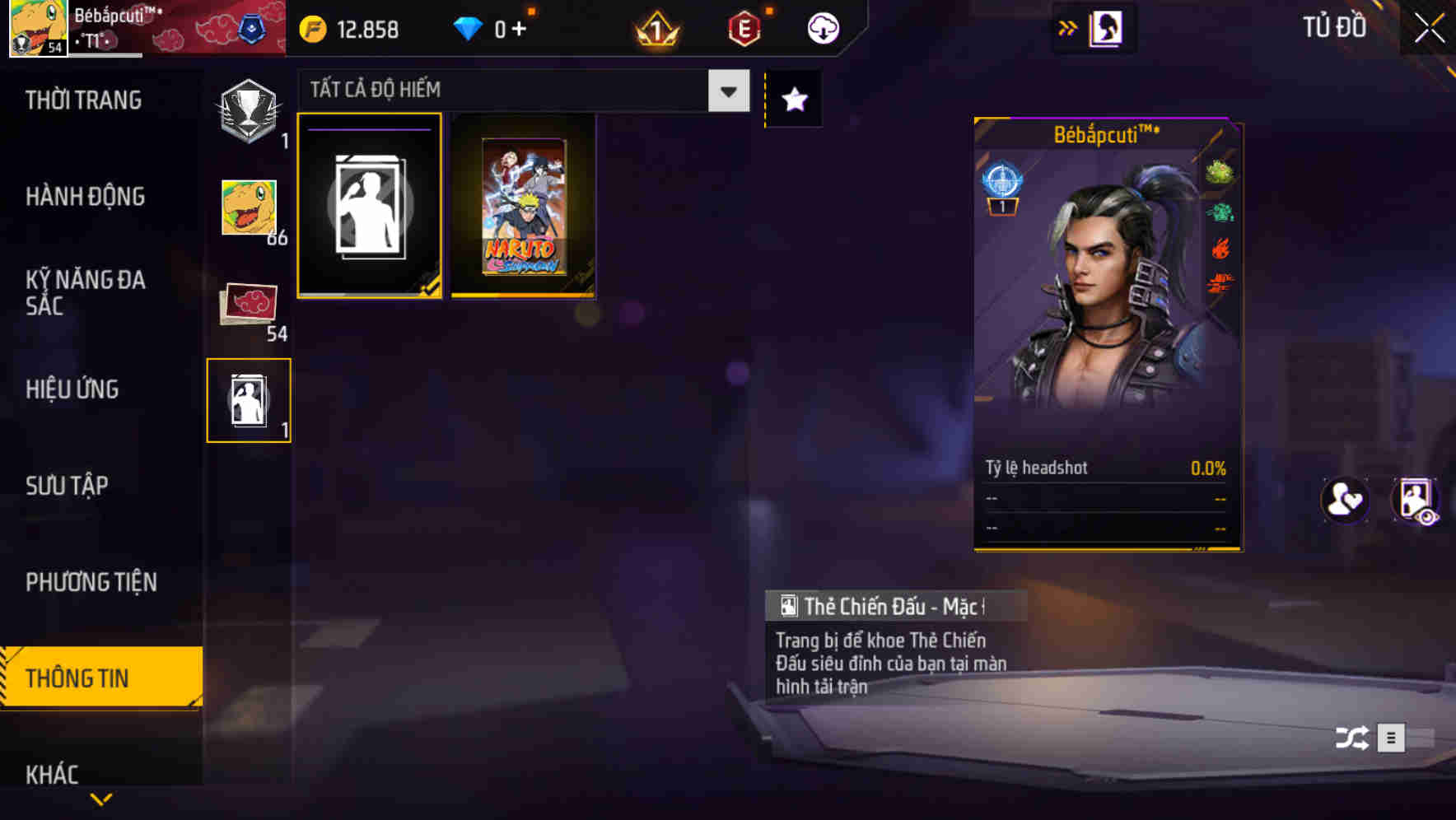Click the card preview eye icon
This screenshot has width=1456, height=820.
click(1414, 501)
